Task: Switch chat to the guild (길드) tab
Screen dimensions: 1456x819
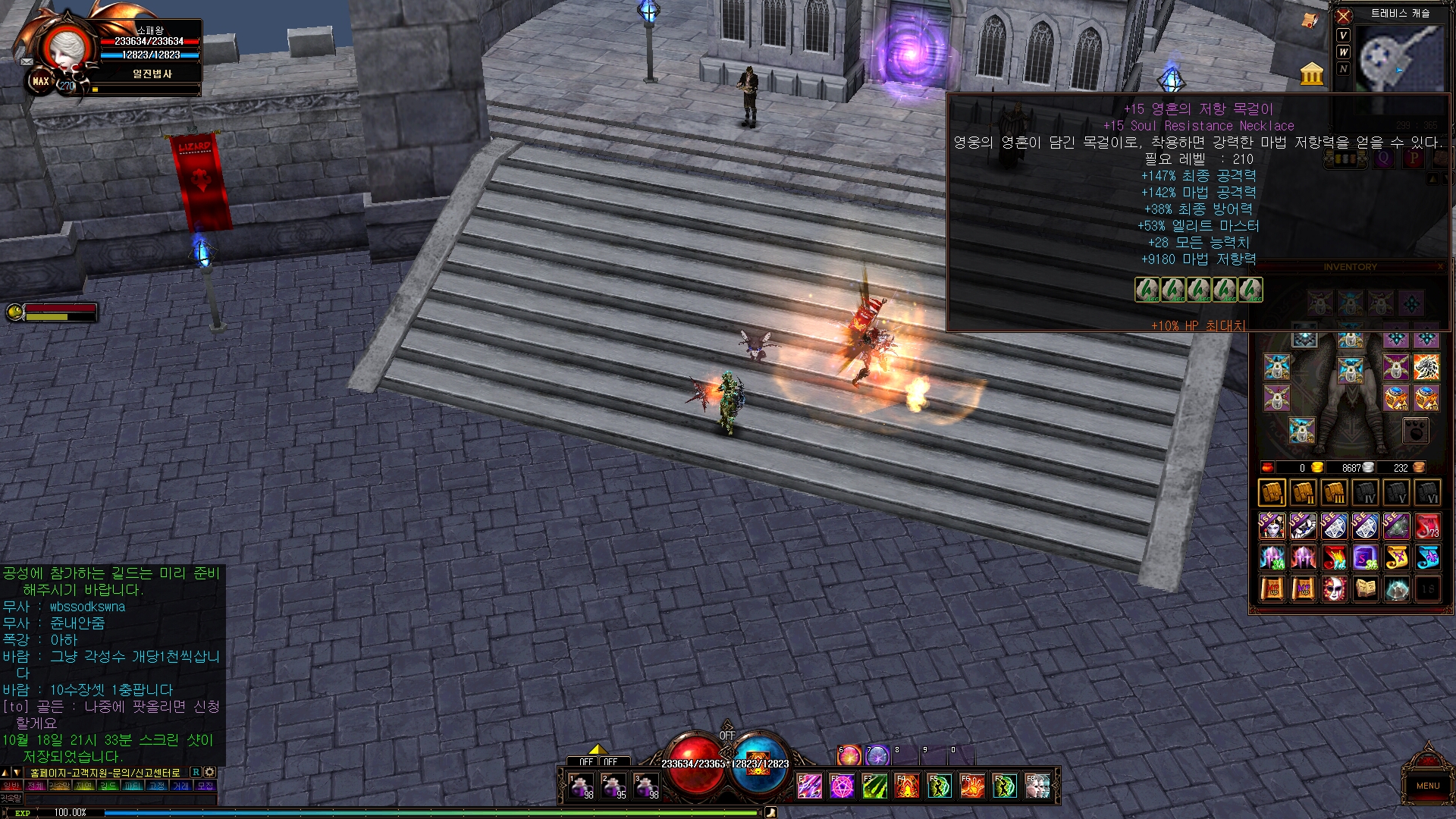Action: point(108,786)
